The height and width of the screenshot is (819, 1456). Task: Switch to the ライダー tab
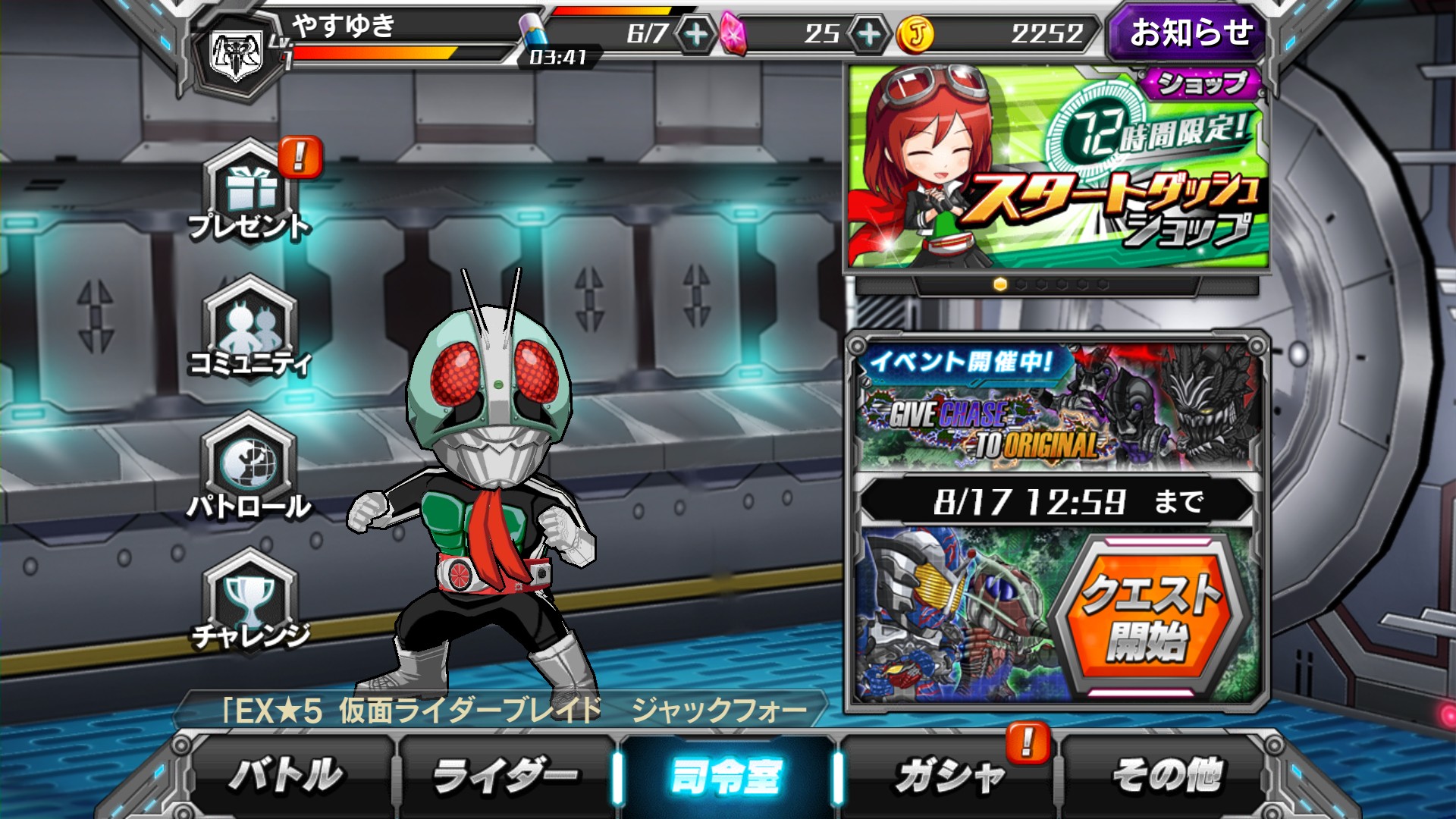click(504, 775)
